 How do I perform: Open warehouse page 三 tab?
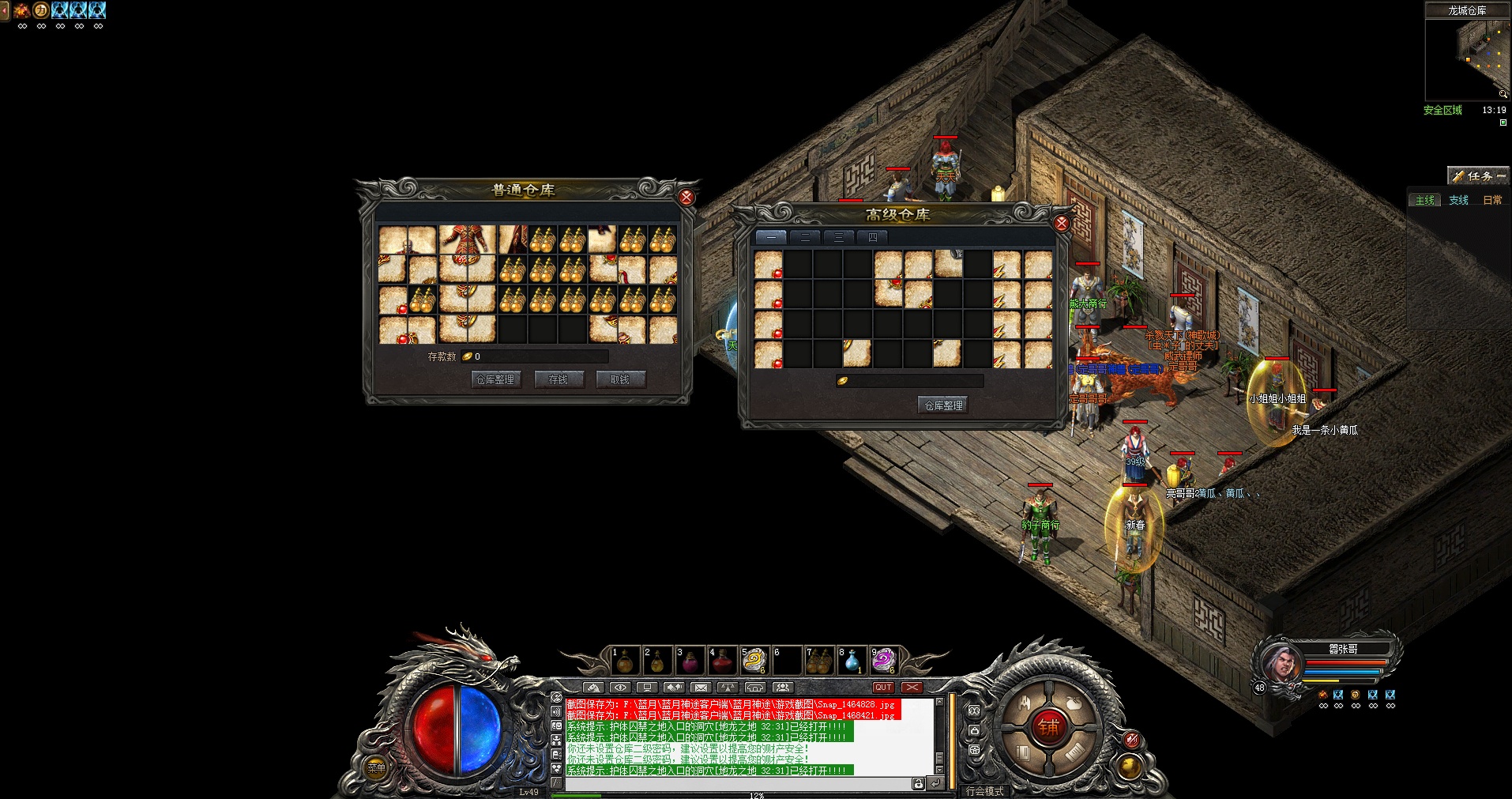(x=839, y=237)
